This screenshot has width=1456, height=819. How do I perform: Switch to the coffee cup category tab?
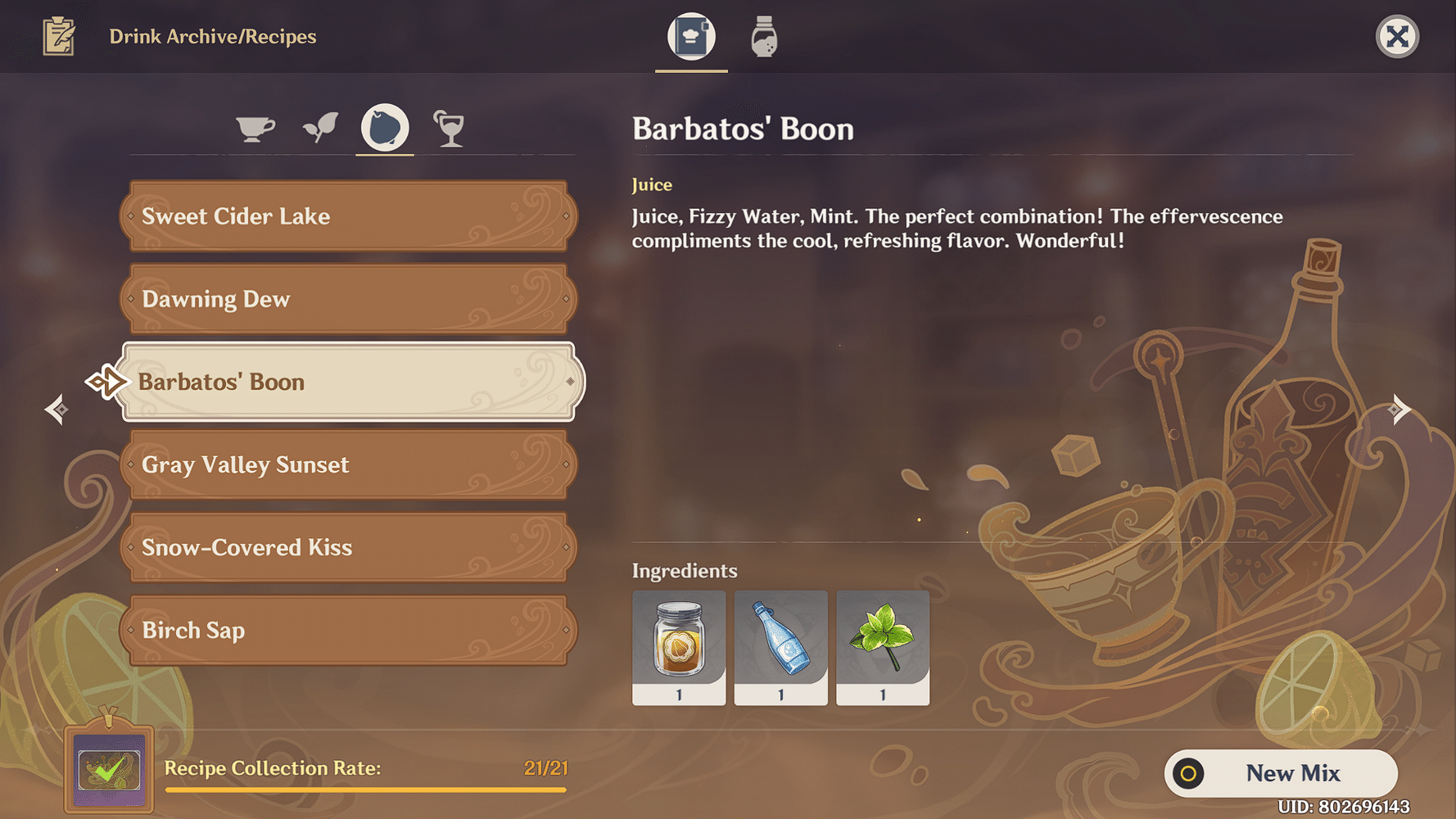tap(255, 129)
